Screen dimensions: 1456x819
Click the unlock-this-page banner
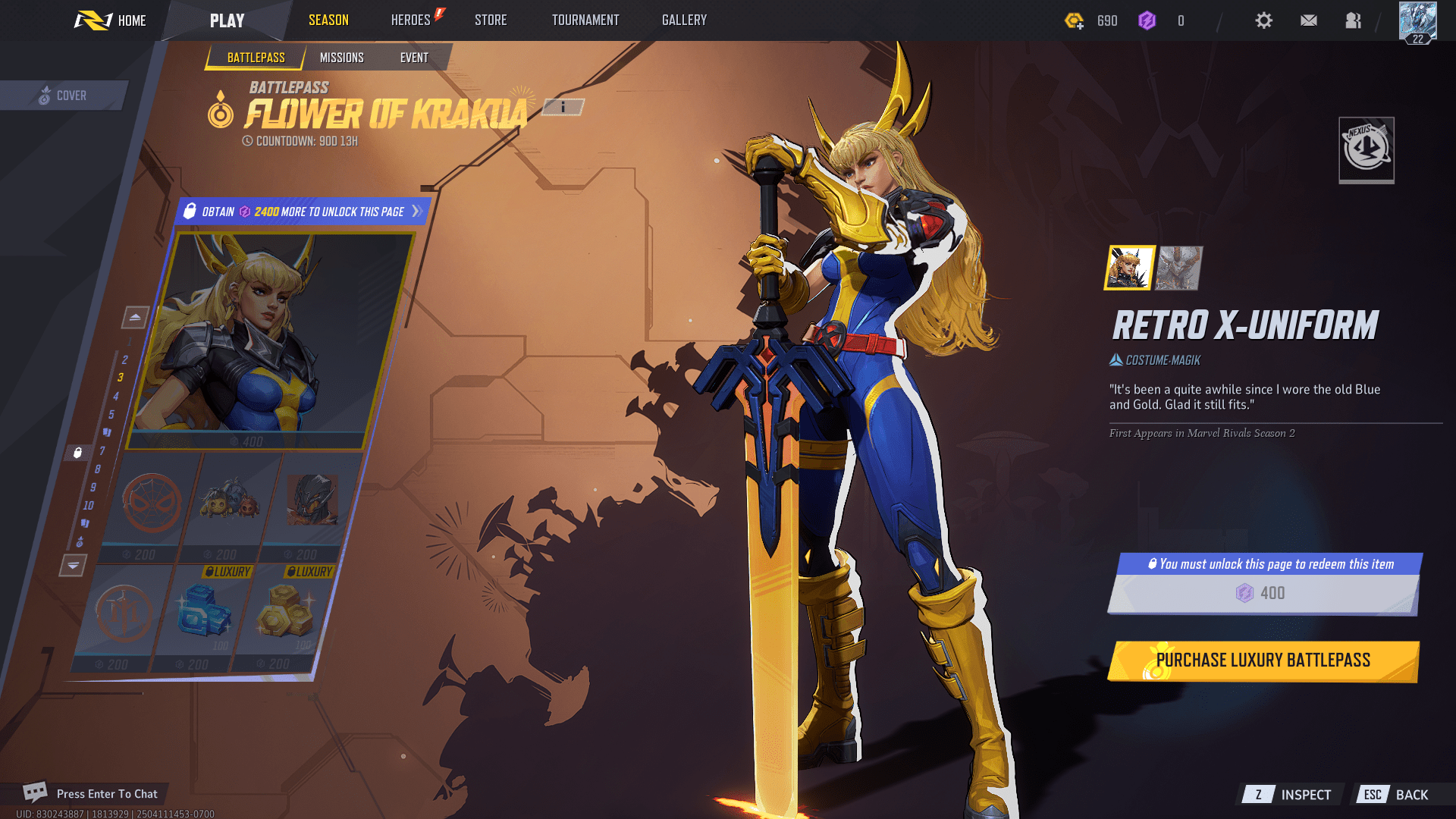303,212
